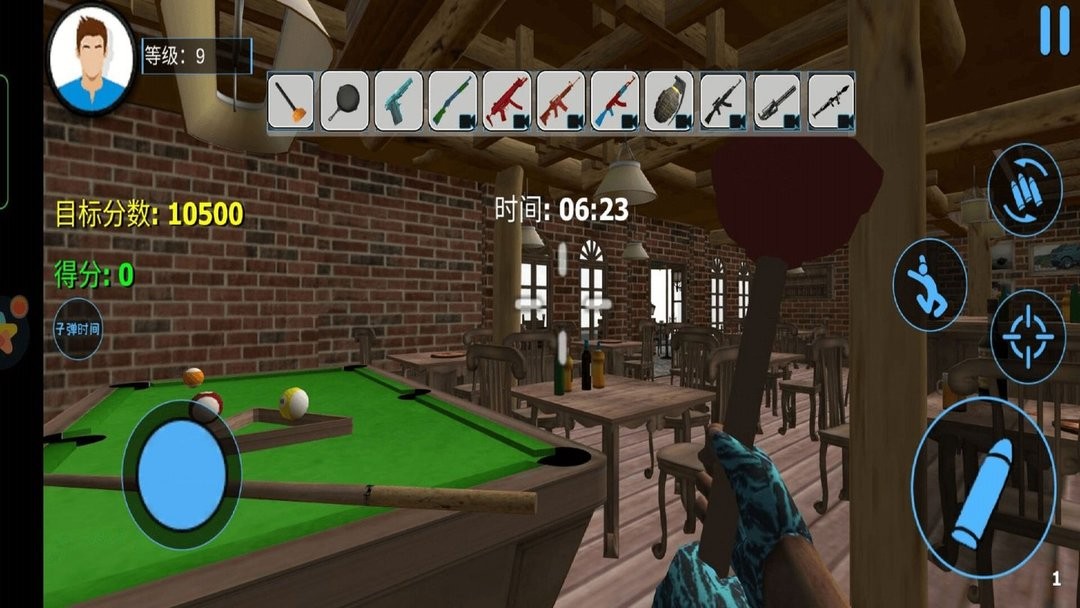Choose the blue pistol slot
The image size is (1080, 608).
pyautogui.click(x=399, y=101)
